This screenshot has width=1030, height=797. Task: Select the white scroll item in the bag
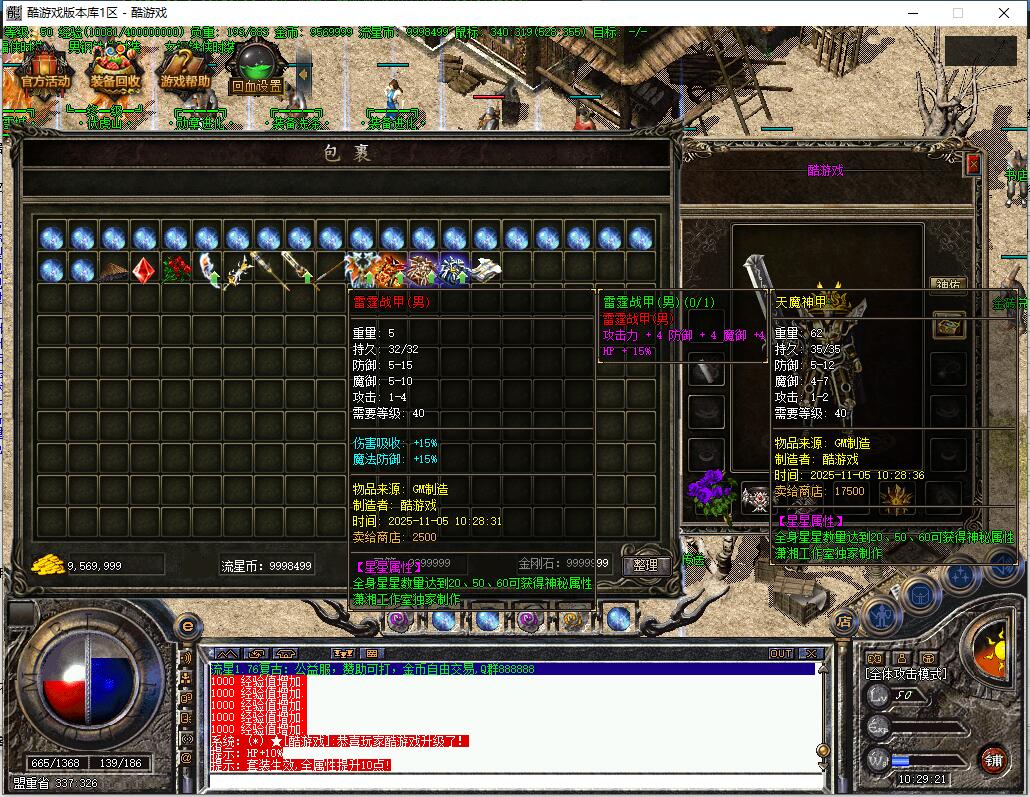(x=485, y=269)
